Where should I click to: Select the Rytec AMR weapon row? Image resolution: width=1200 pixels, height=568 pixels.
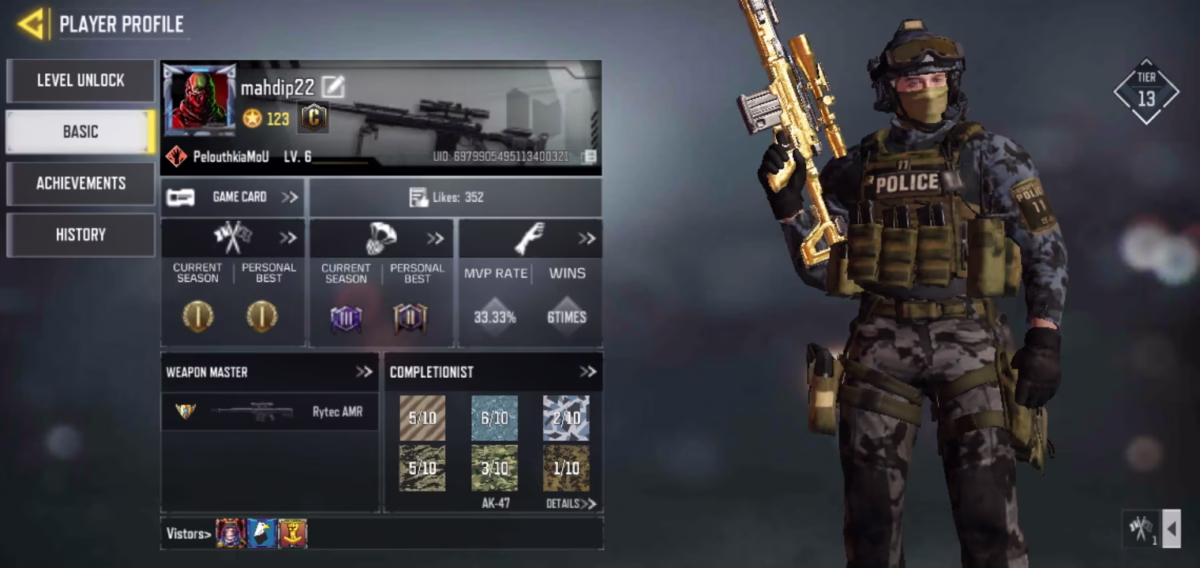269,412
